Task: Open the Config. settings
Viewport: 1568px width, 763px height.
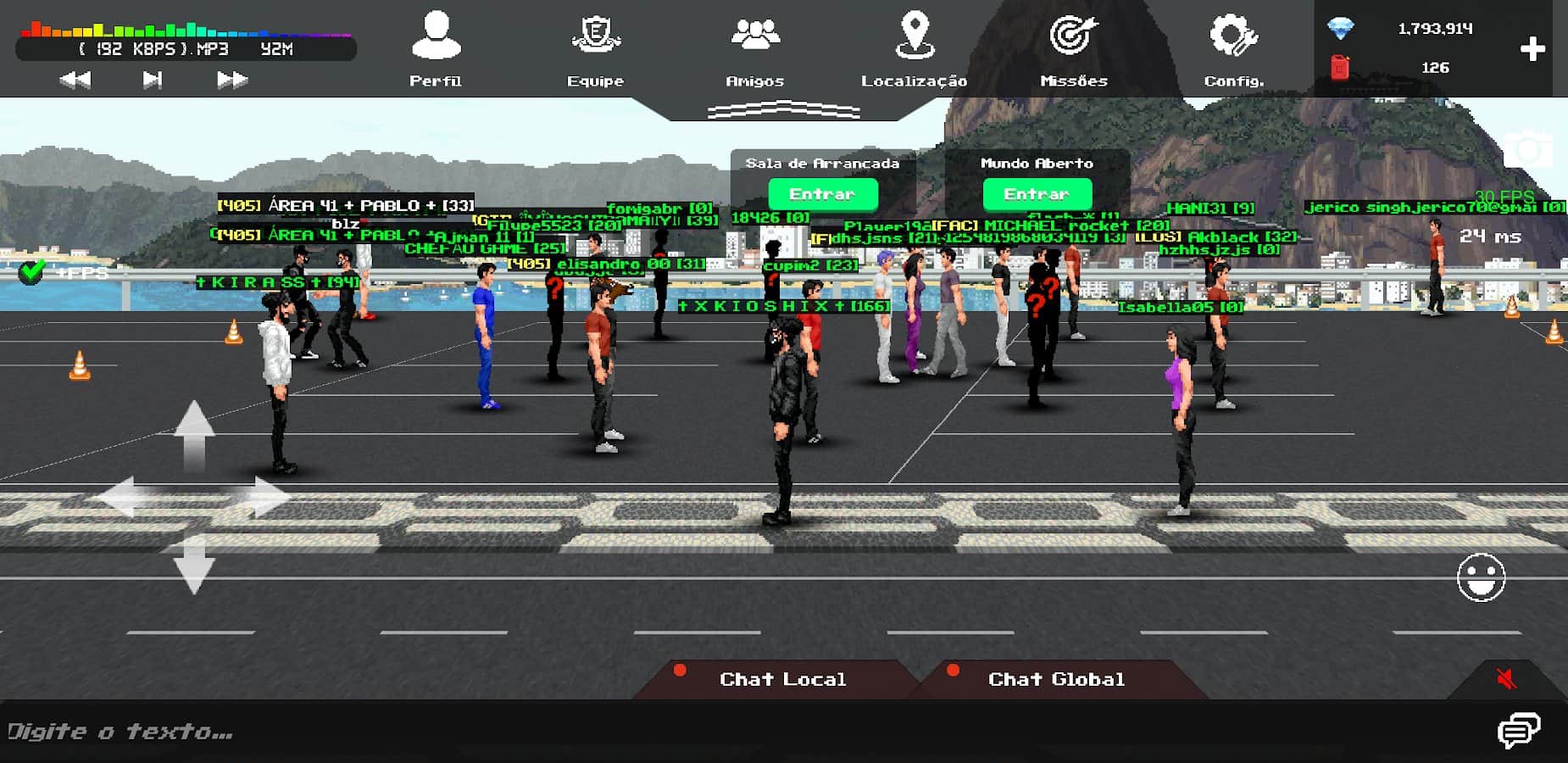Action: click(x=1233, y=48)
